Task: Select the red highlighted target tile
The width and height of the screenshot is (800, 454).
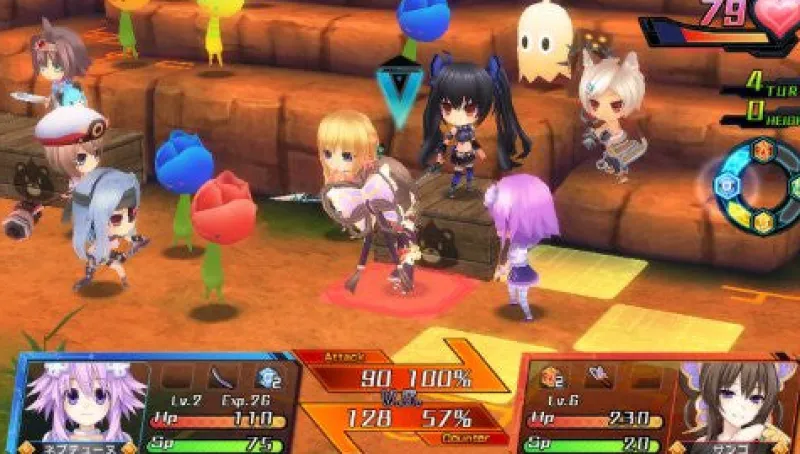Action: tap(400, 292)
